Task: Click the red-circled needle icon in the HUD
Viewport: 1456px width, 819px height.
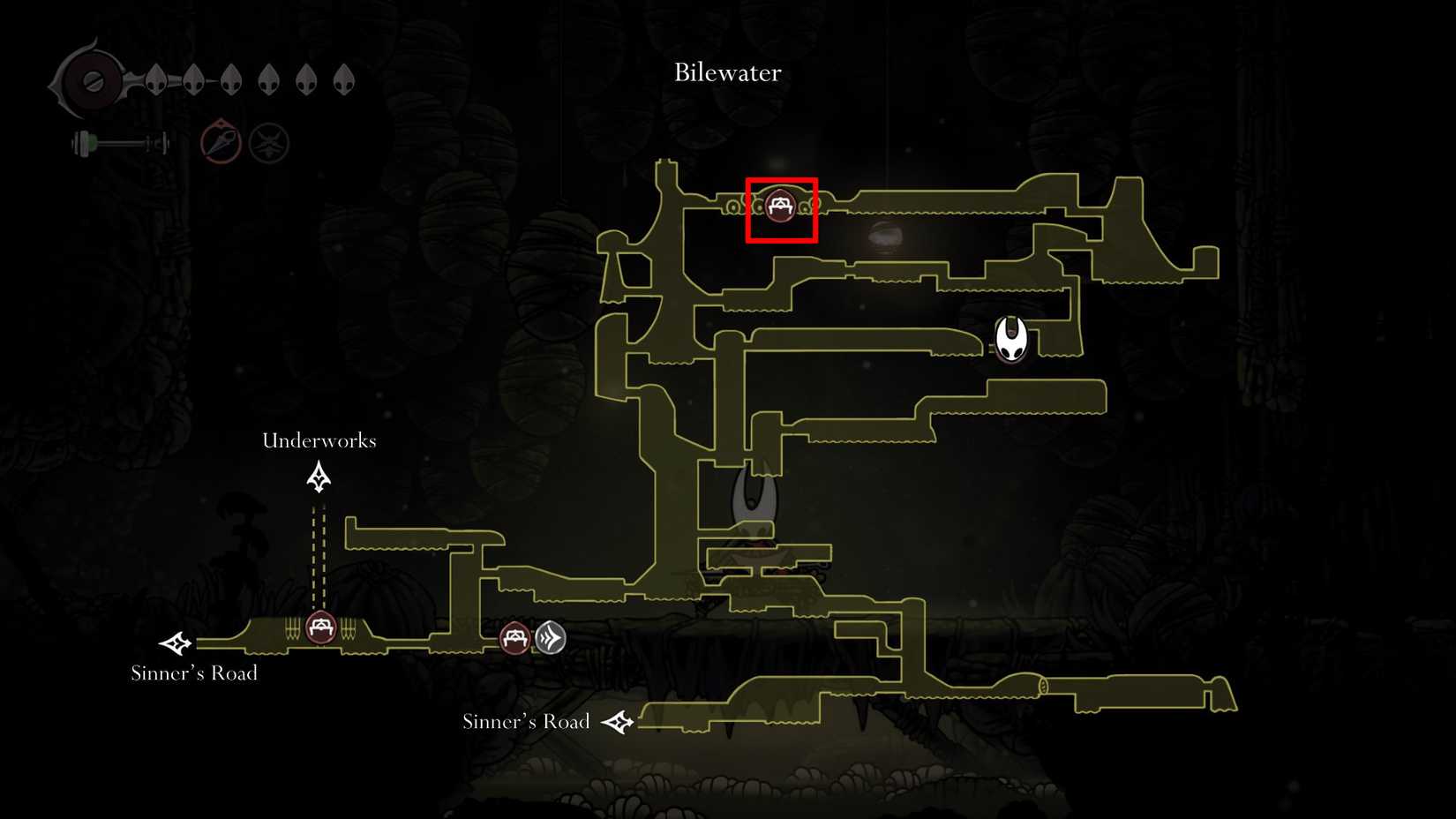Action: pos(219,141)
